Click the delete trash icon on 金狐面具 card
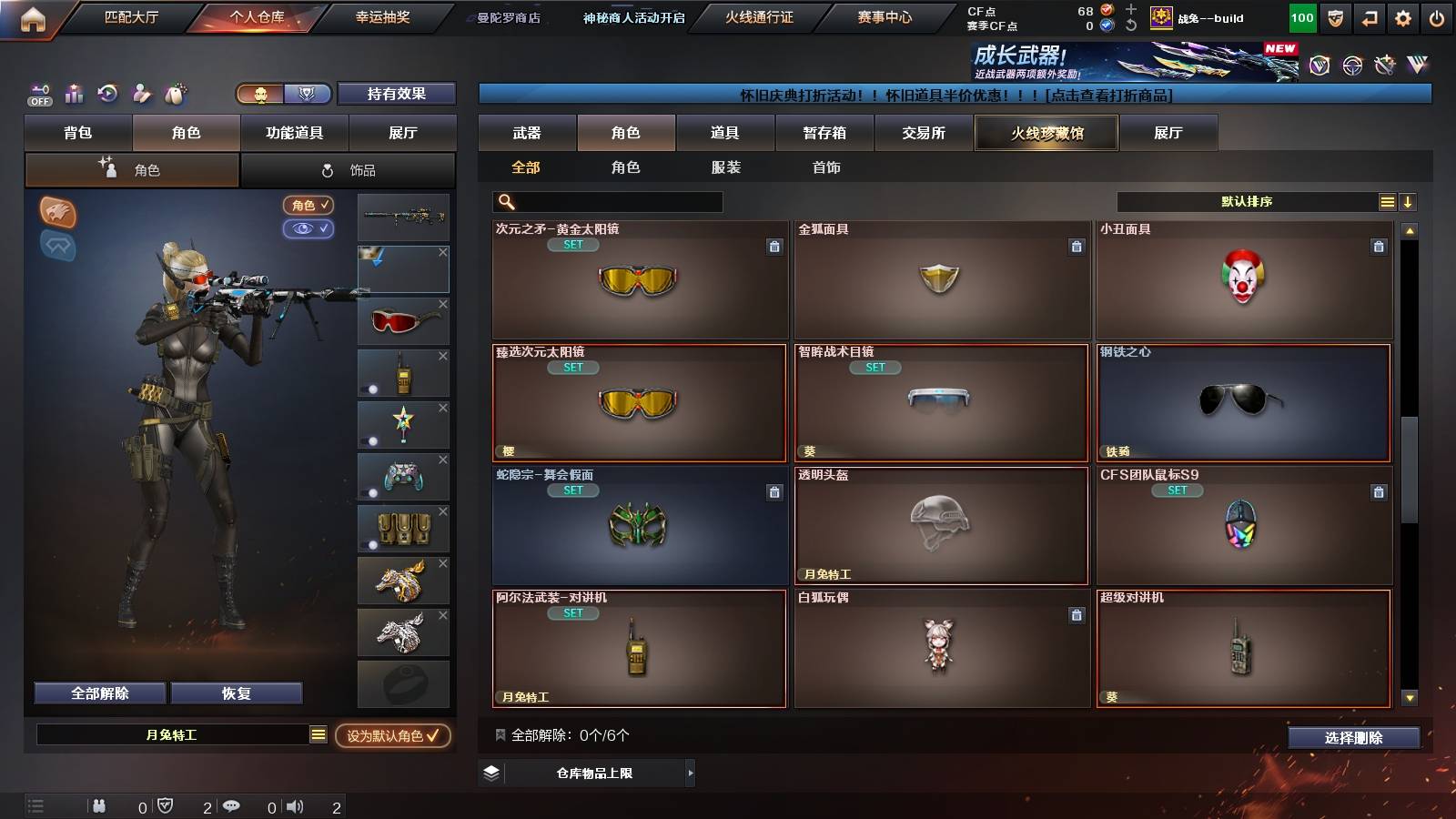 (1077, 247)
